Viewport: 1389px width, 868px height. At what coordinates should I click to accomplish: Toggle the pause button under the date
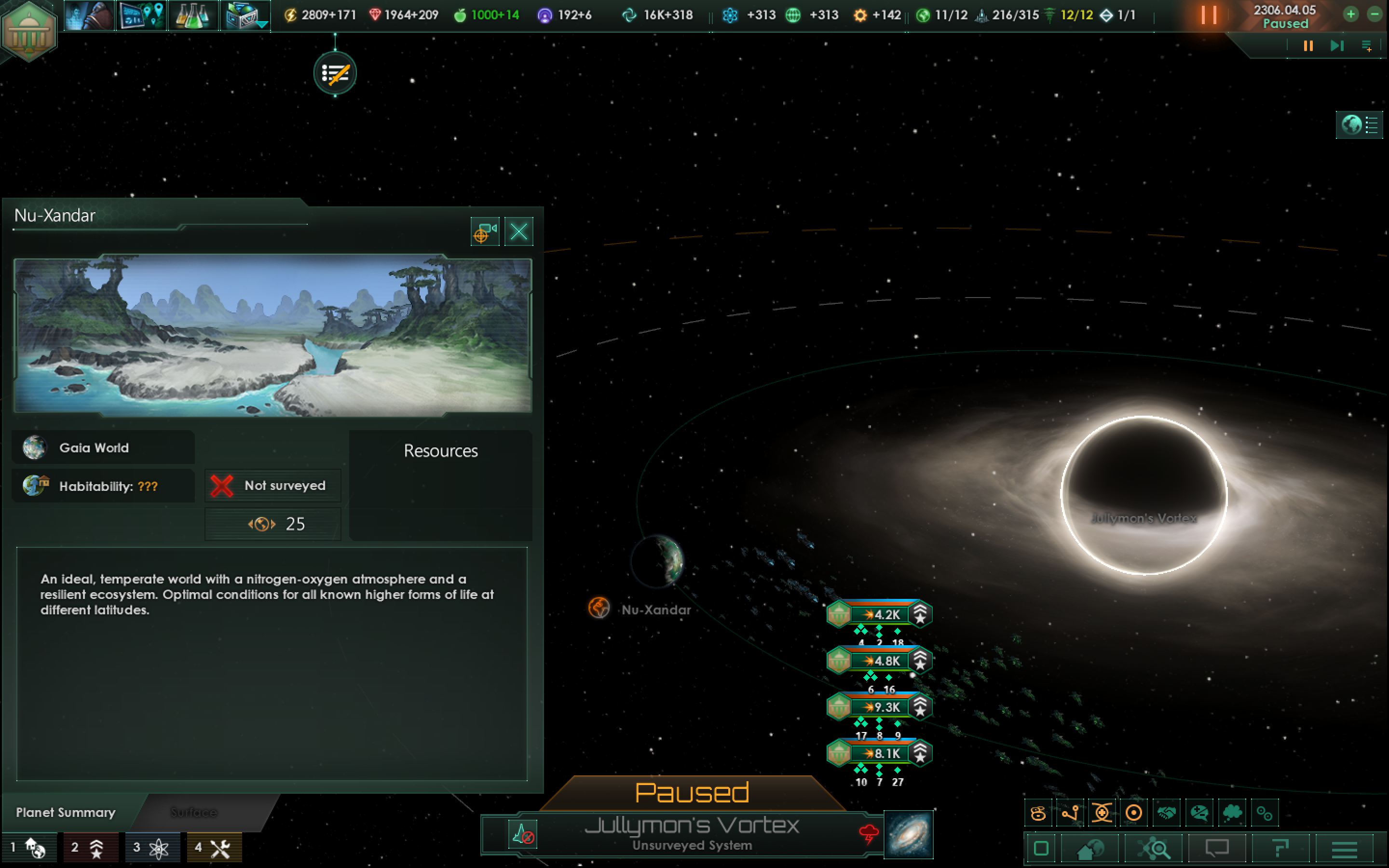[1308, 46]
